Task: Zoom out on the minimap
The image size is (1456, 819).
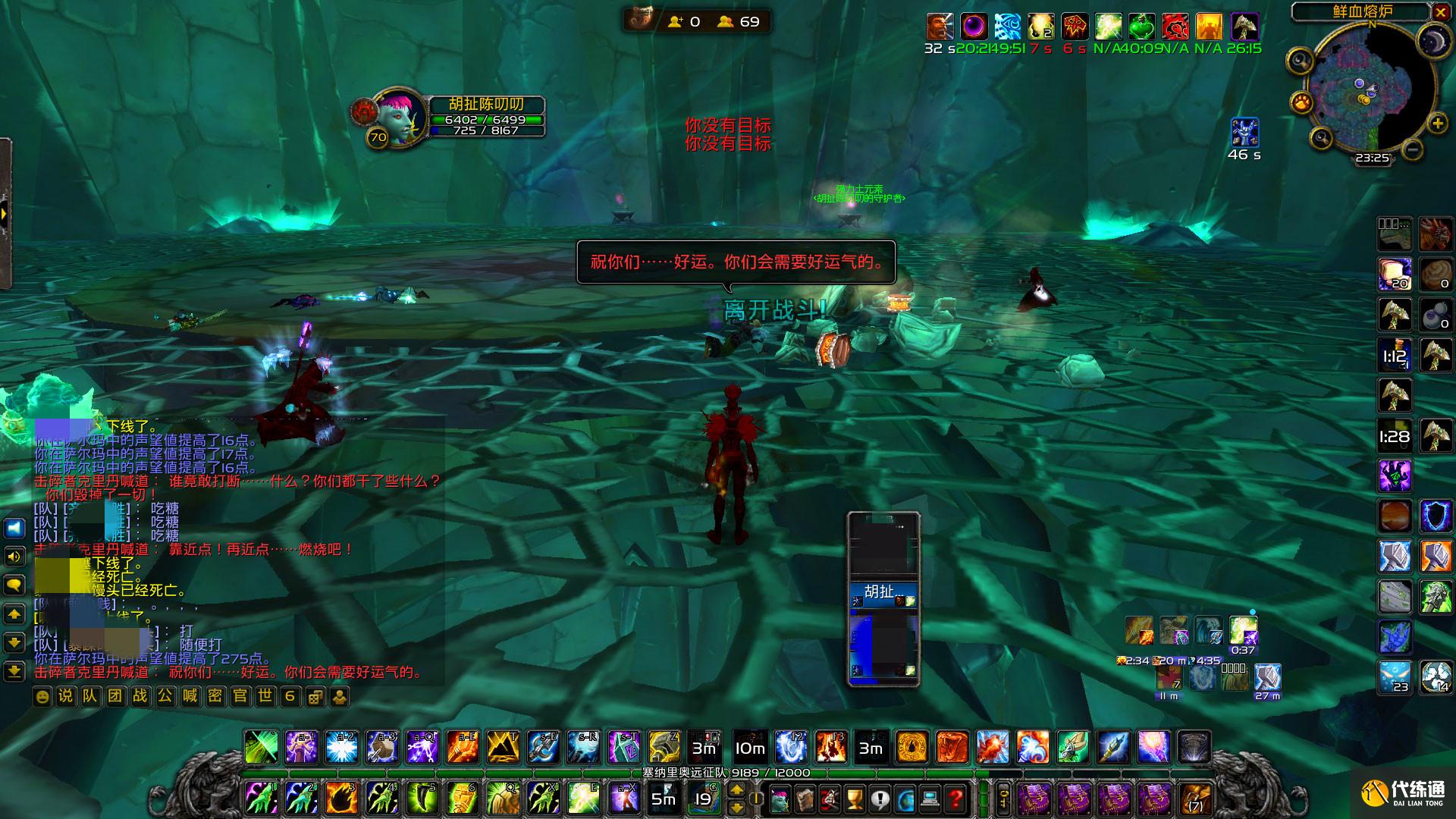Action: coord(1412,150)
